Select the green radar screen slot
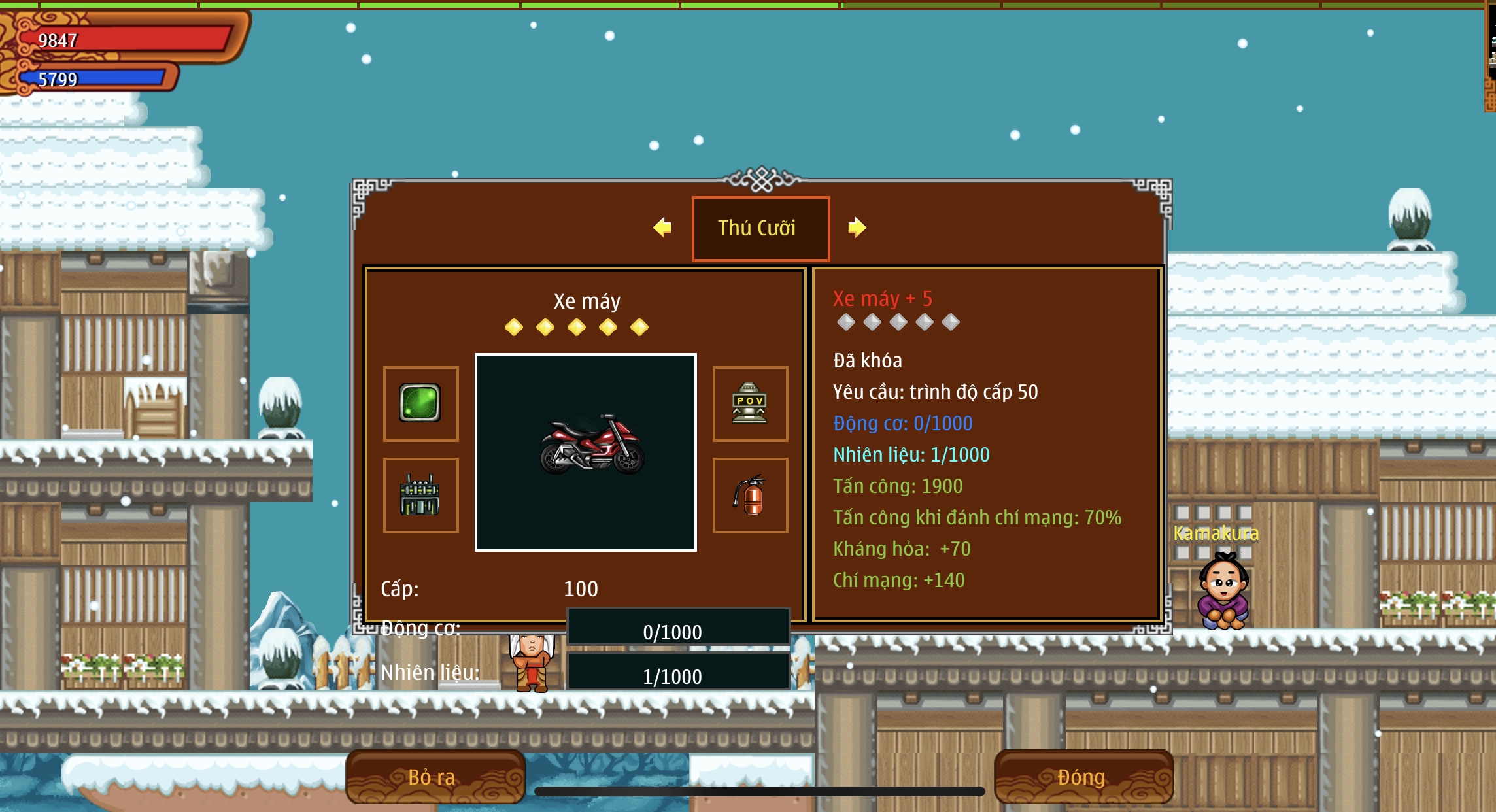 point(420,403)
